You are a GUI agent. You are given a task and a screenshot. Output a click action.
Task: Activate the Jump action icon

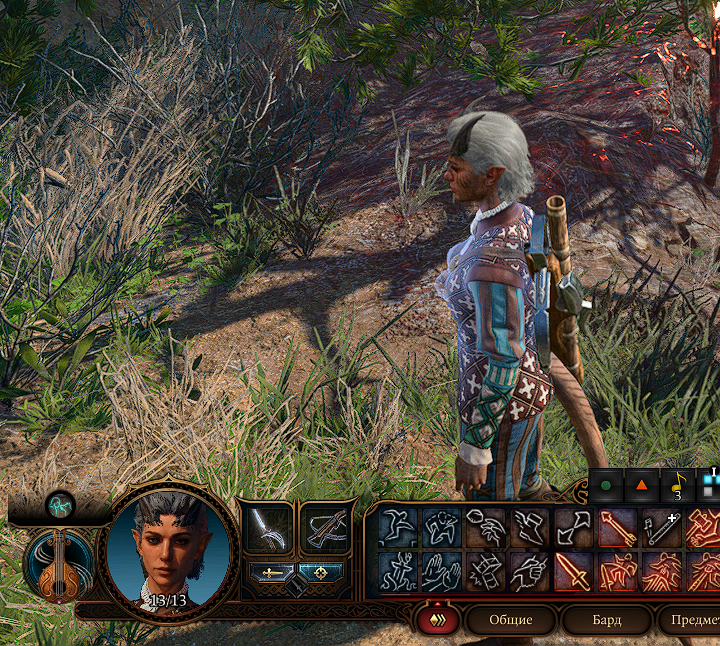tap(397, 527)
